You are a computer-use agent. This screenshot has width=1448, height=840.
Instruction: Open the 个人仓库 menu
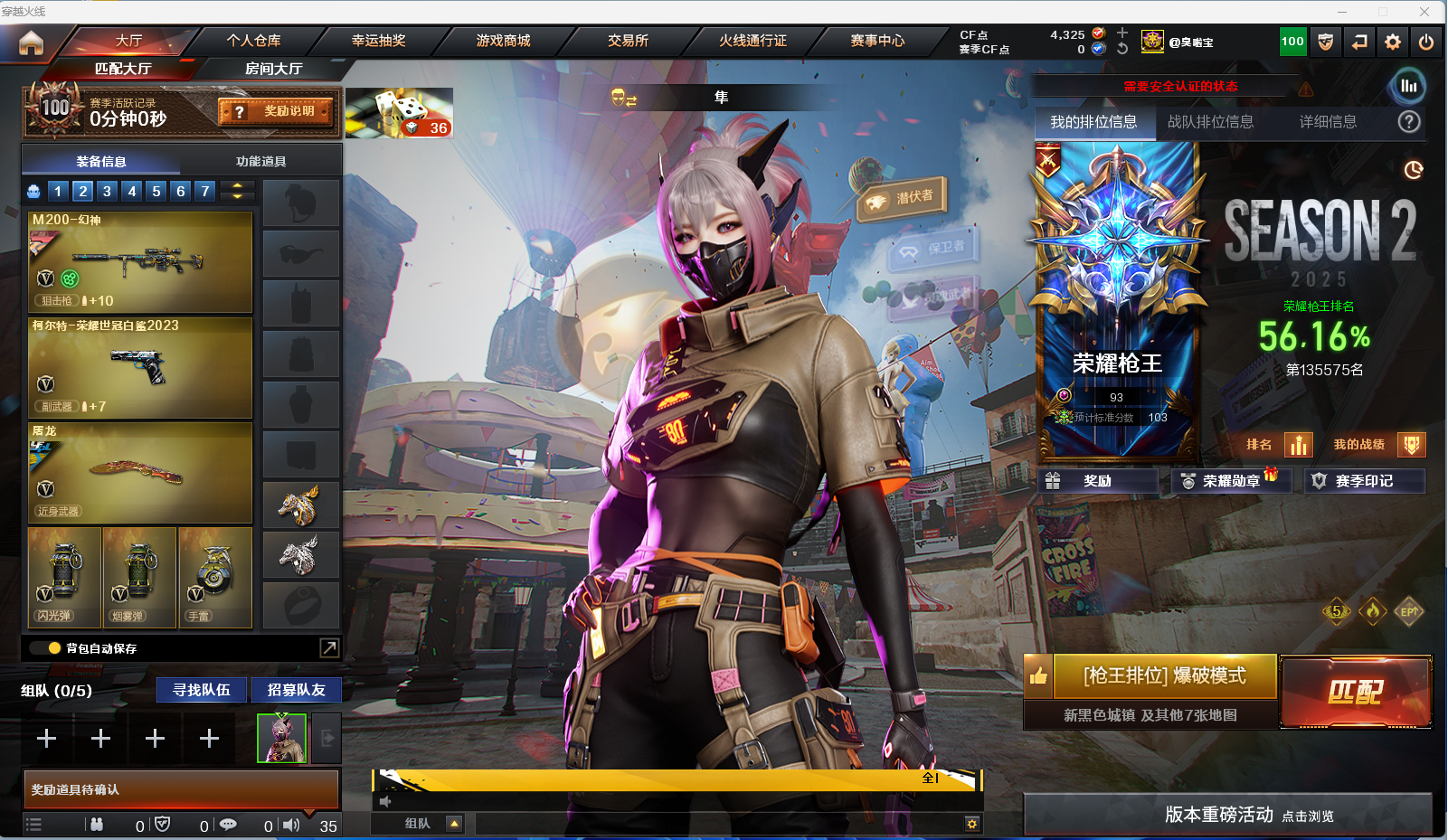[253, 41]
